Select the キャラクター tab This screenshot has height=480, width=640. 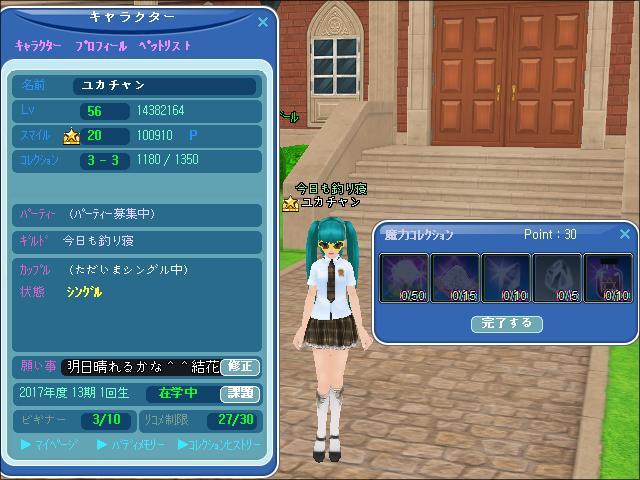[x=38, y=46]
